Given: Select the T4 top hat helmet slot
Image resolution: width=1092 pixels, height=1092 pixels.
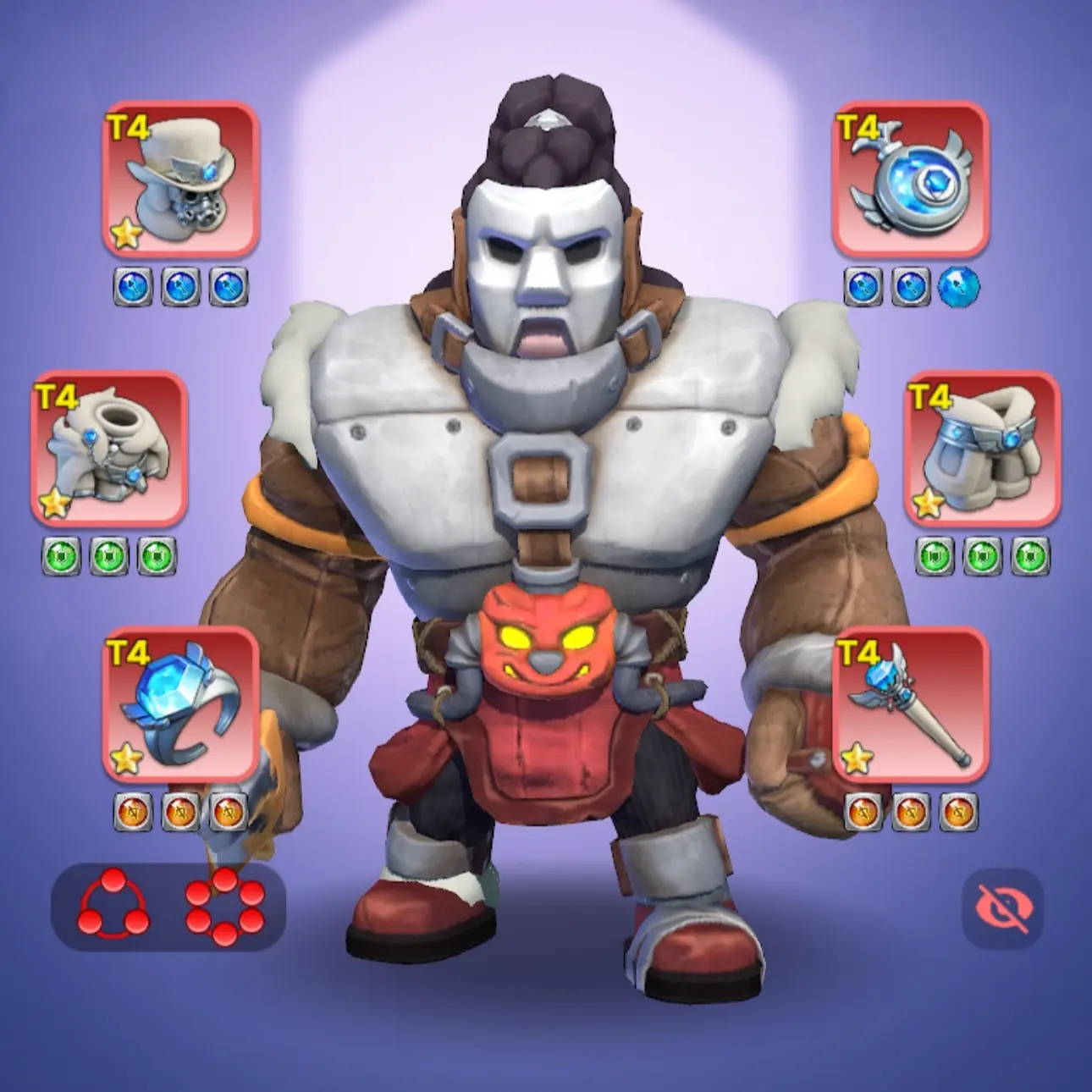Looking at the screenshot, I should [180, 179].
